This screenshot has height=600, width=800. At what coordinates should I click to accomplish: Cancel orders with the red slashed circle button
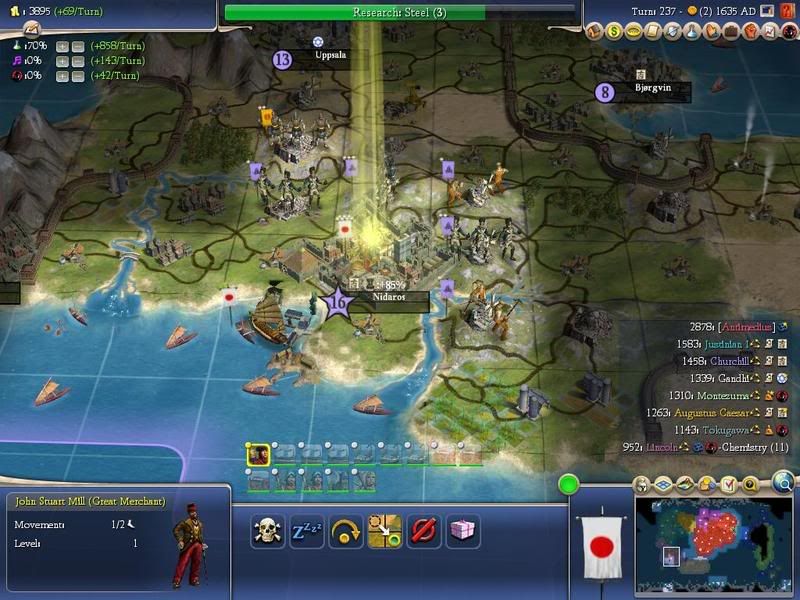point(424,531)
